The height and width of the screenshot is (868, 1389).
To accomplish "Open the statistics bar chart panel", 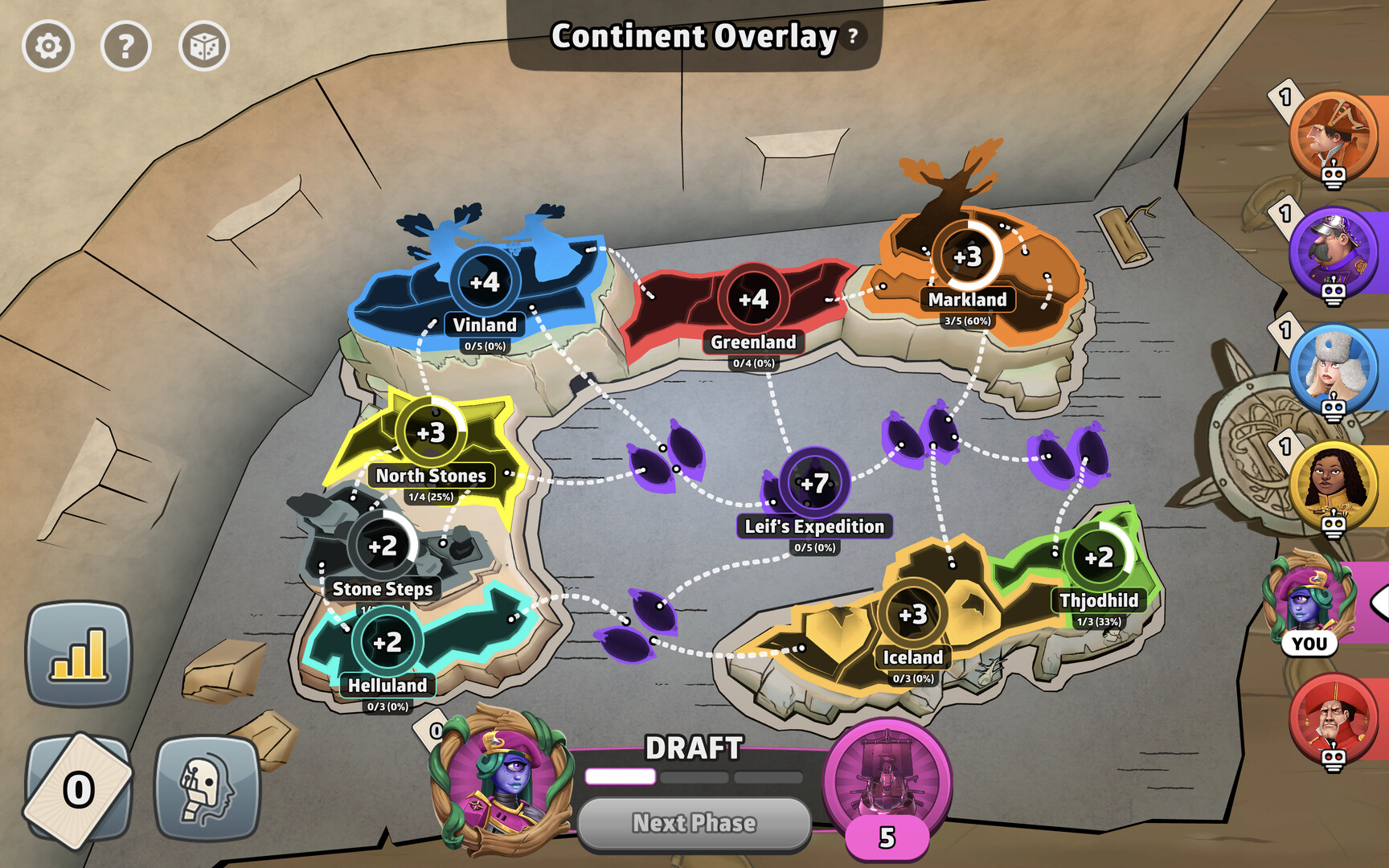I will tap(78, 653).
